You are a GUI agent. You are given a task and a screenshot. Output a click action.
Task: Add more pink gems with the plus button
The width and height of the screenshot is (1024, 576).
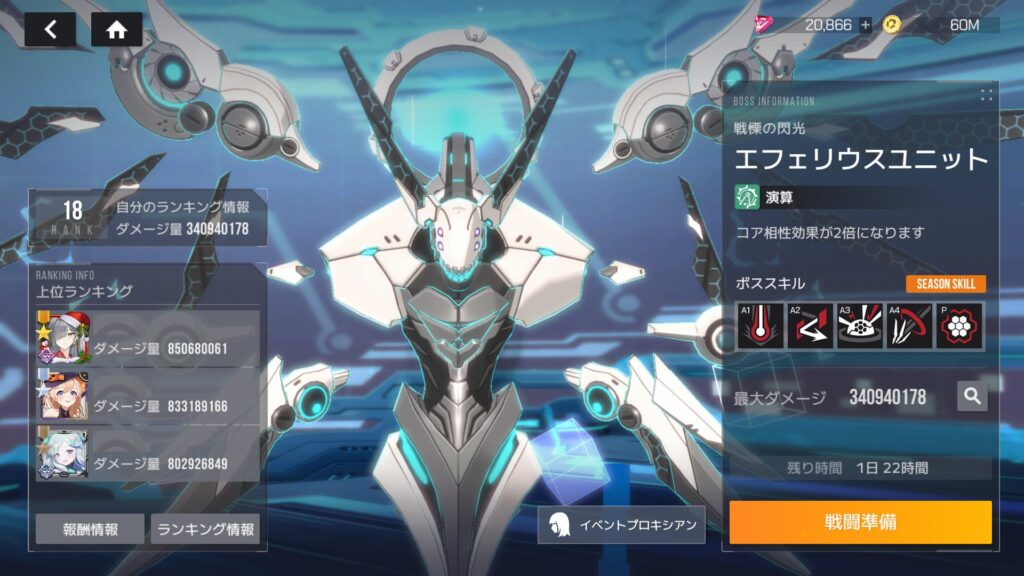865,25
